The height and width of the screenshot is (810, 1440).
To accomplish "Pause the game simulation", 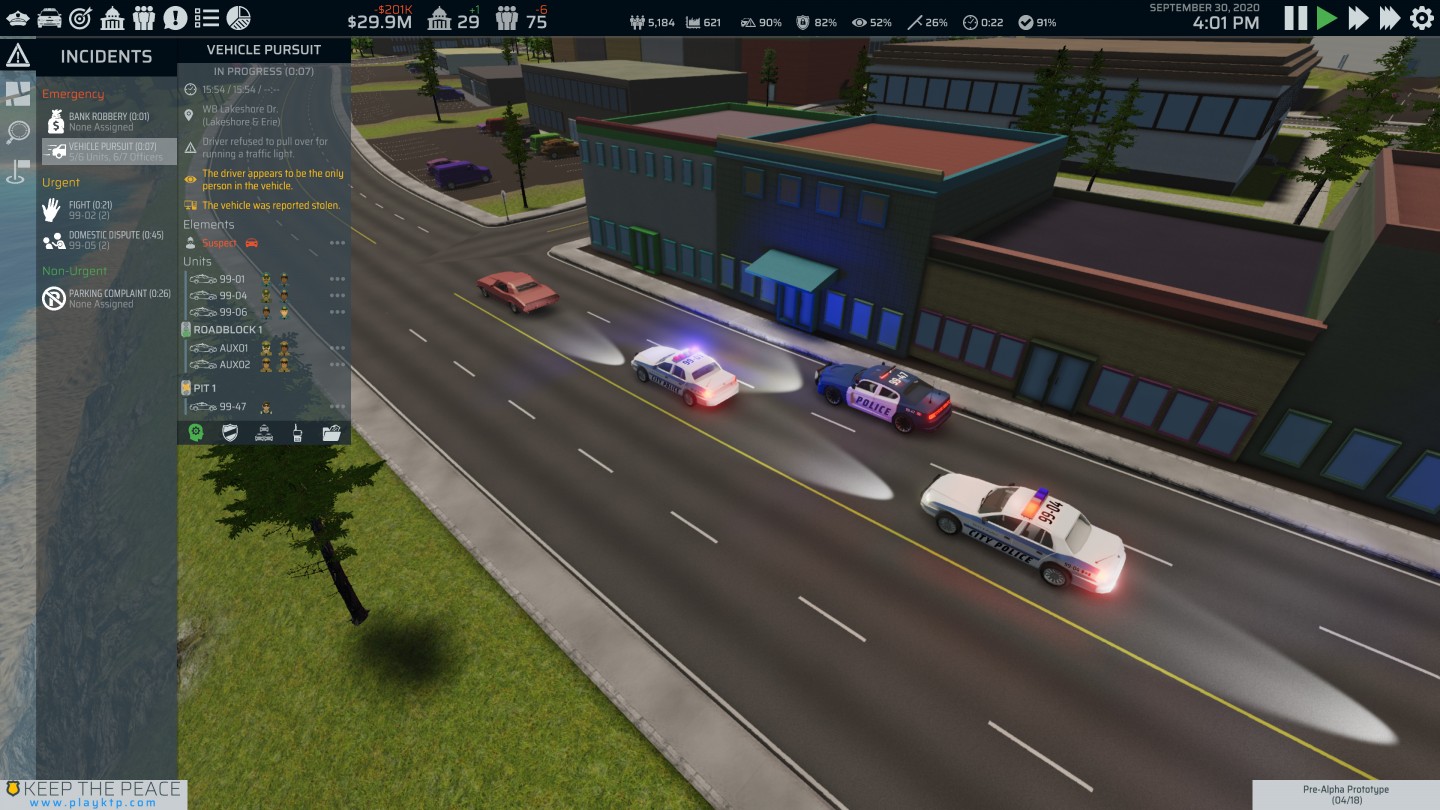I will (x=1295, y=18).
